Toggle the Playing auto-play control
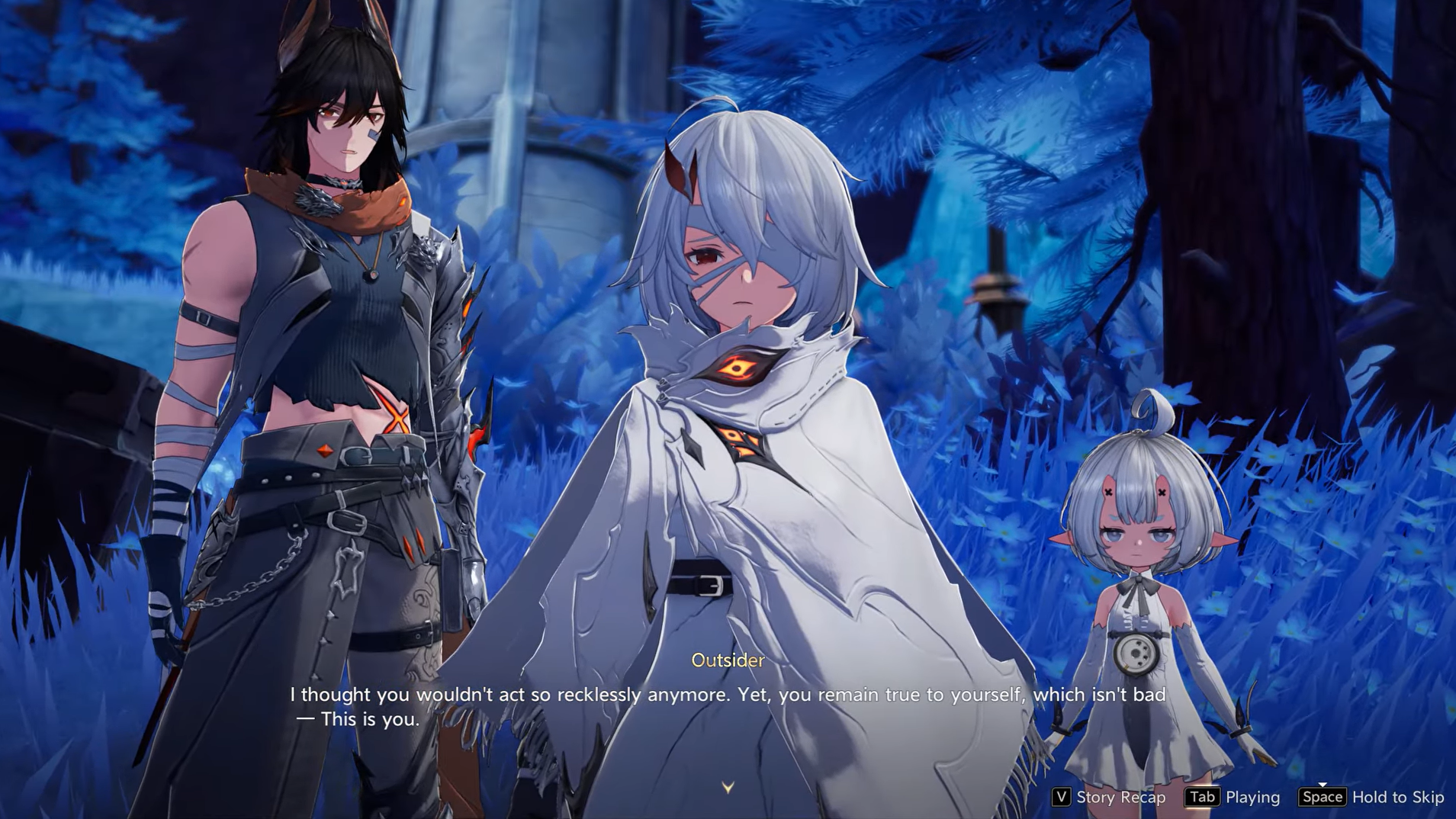The image size is (1456, 819). 1233,797
